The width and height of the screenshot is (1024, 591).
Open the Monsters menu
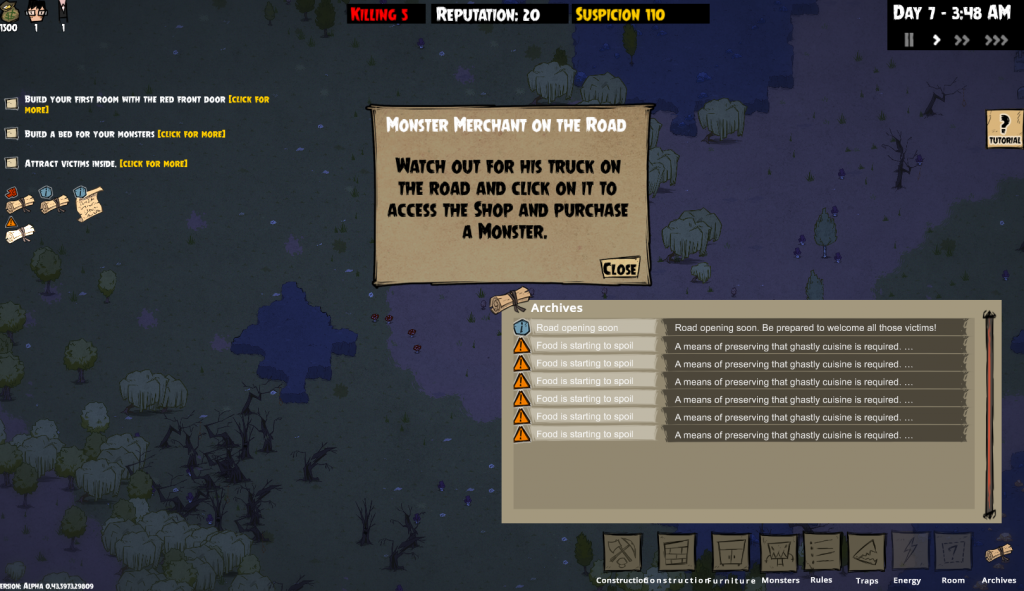780,553
